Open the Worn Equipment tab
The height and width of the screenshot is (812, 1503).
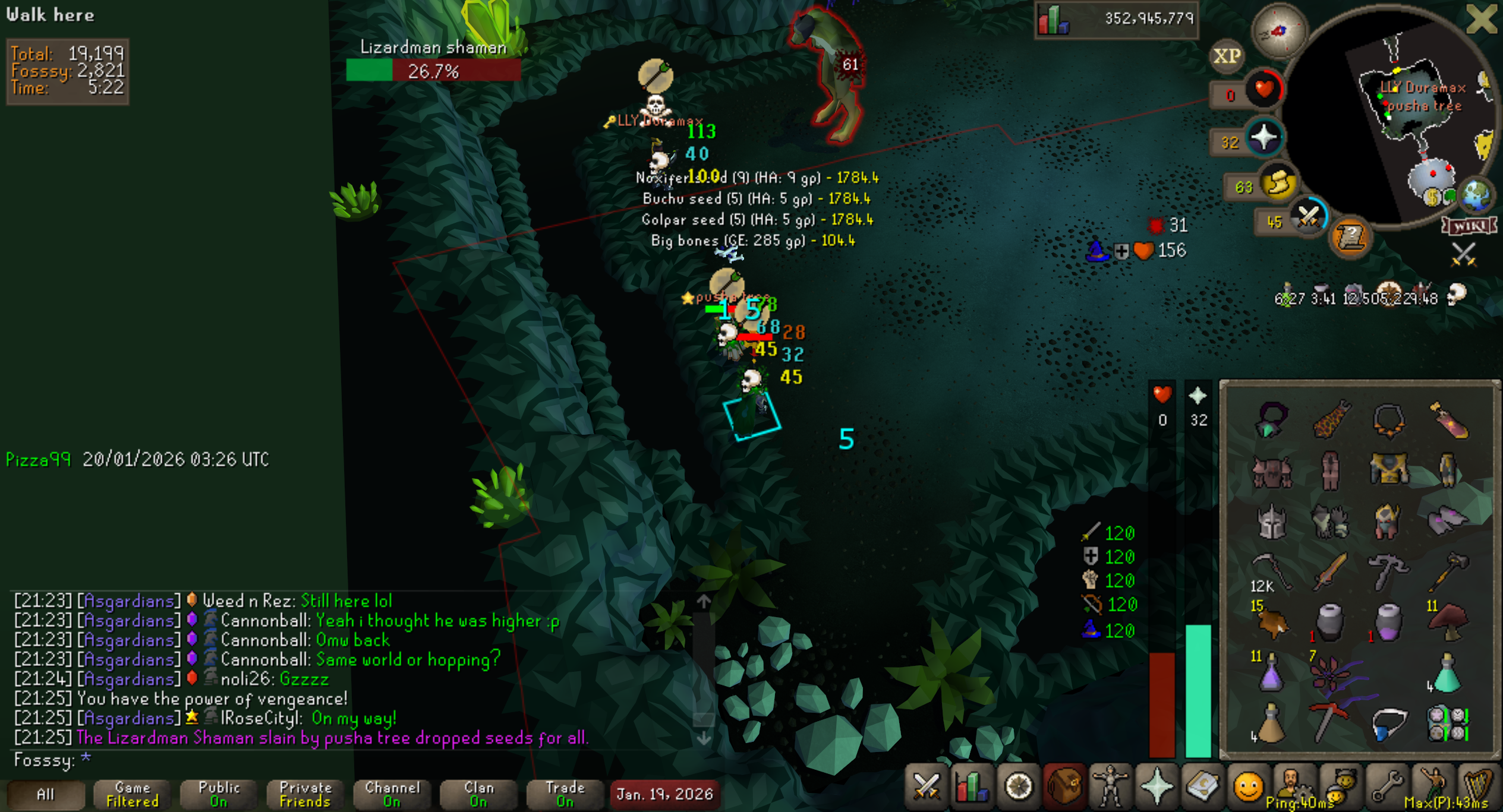[1110, 787]
